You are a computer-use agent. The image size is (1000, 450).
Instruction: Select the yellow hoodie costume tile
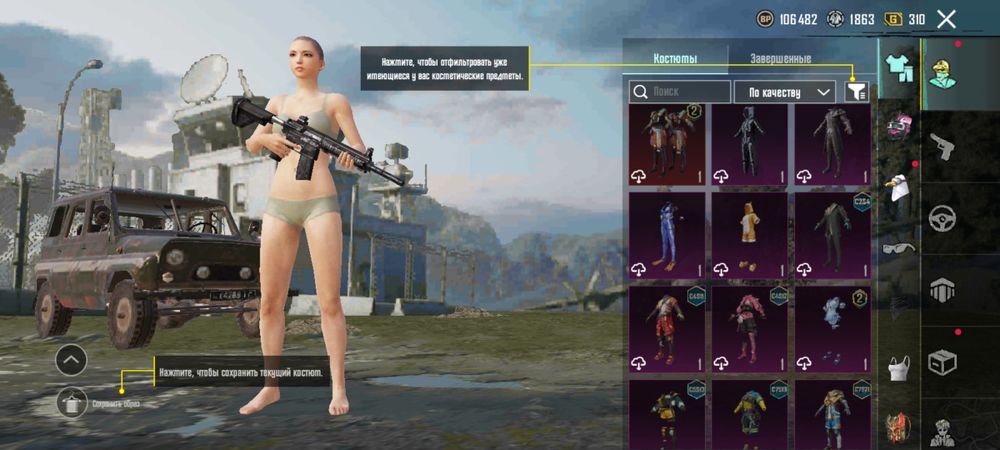tap(749, 235)
